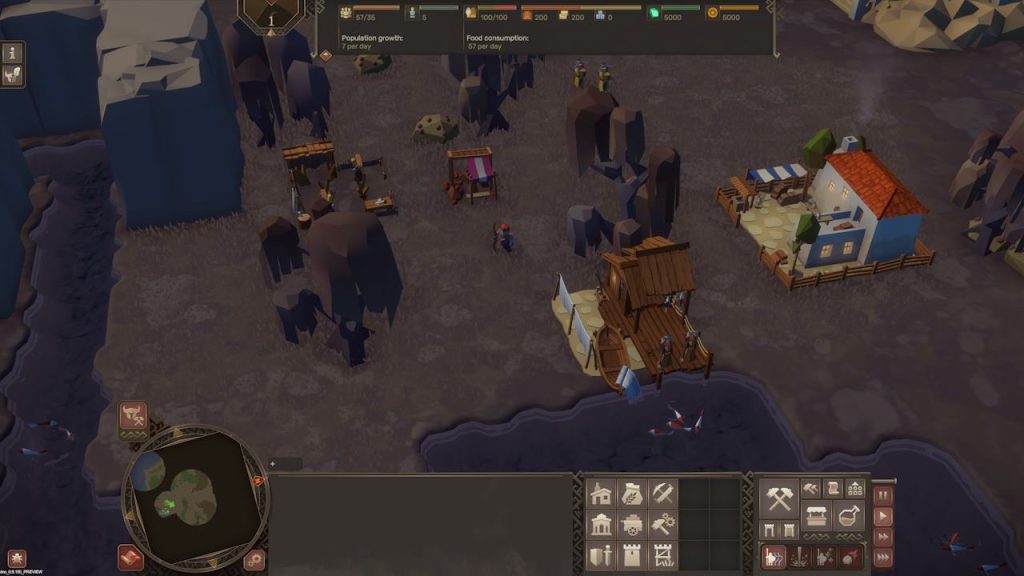Set game to normal play speed
The image size is (1024, 576).
pyautogui.click(x=882, y=517)
